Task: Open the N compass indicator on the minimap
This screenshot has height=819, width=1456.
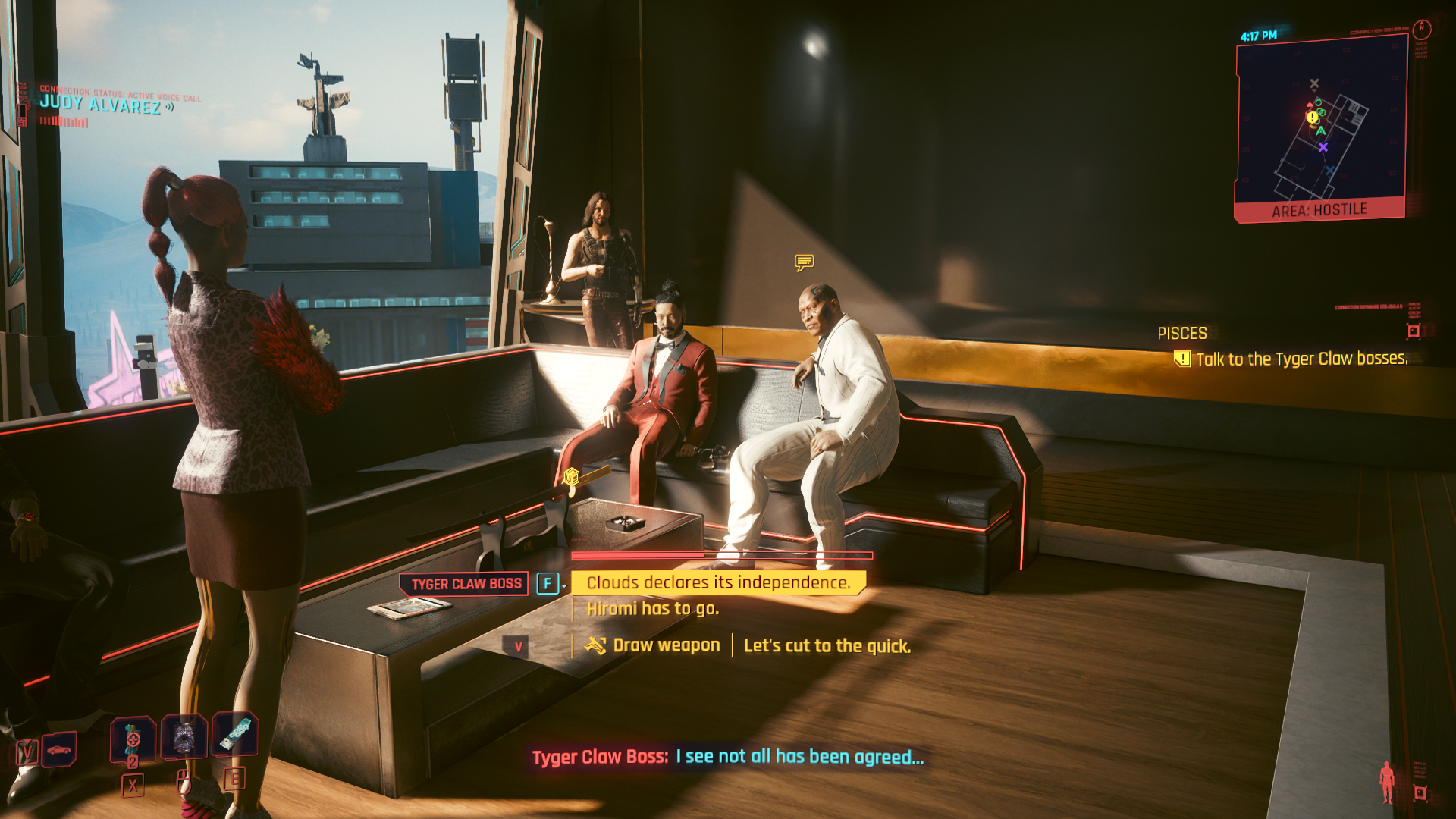Action: pyautogui.click(x=1422, y=29)
